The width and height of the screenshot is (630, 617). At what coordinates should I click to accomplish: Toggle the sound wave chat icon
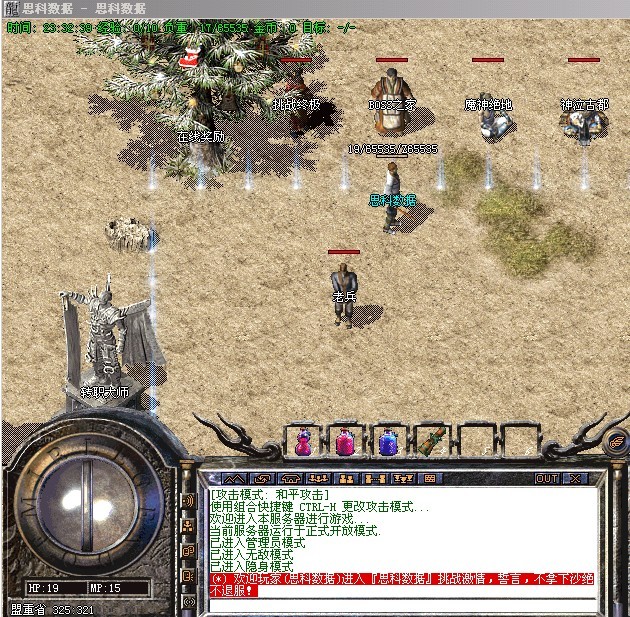(x=189, y=500)
